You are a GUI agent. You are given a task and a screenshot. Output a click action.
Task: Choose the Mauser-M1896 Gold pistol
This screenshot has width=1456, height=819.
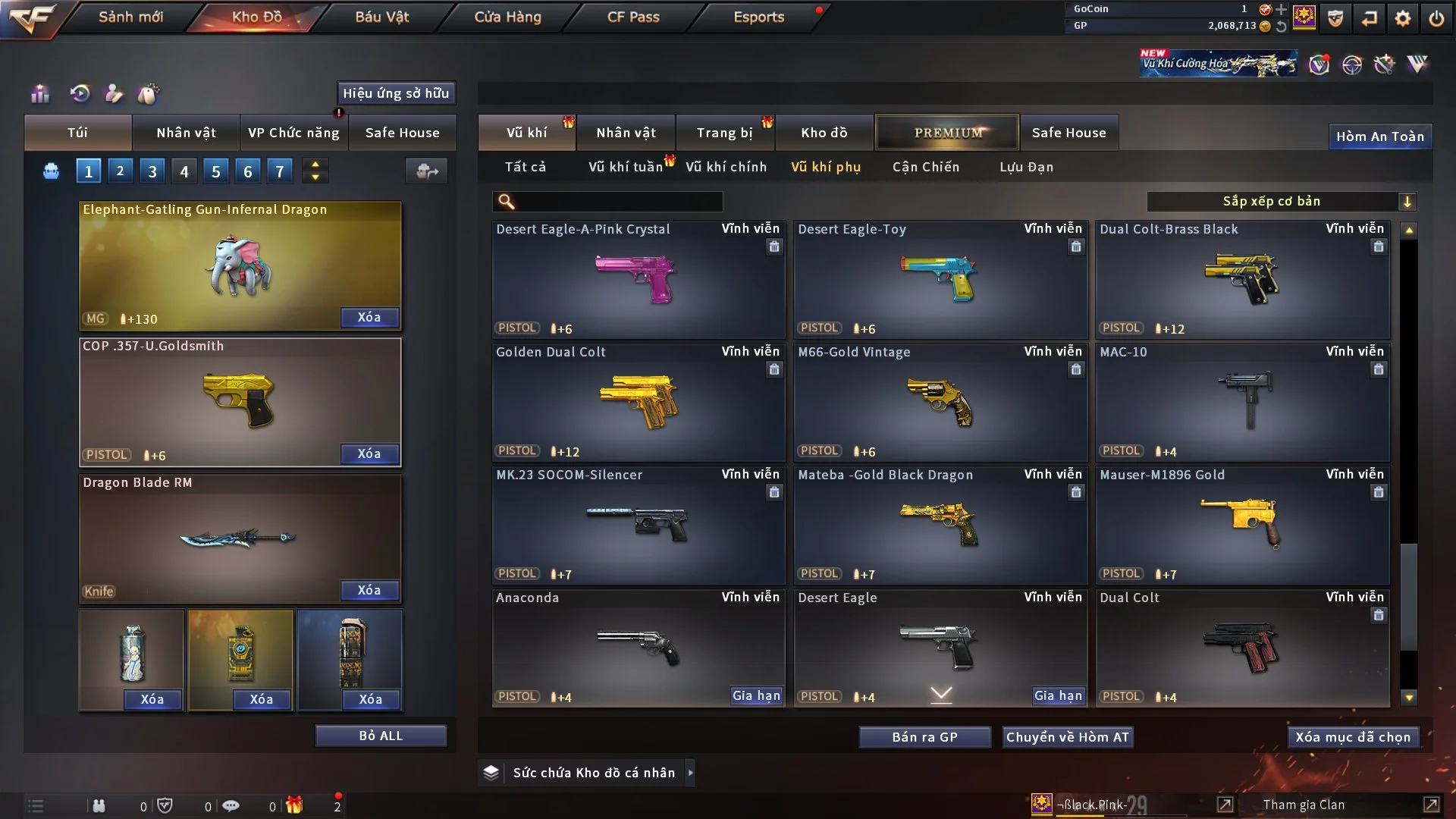coord(1242,525)
